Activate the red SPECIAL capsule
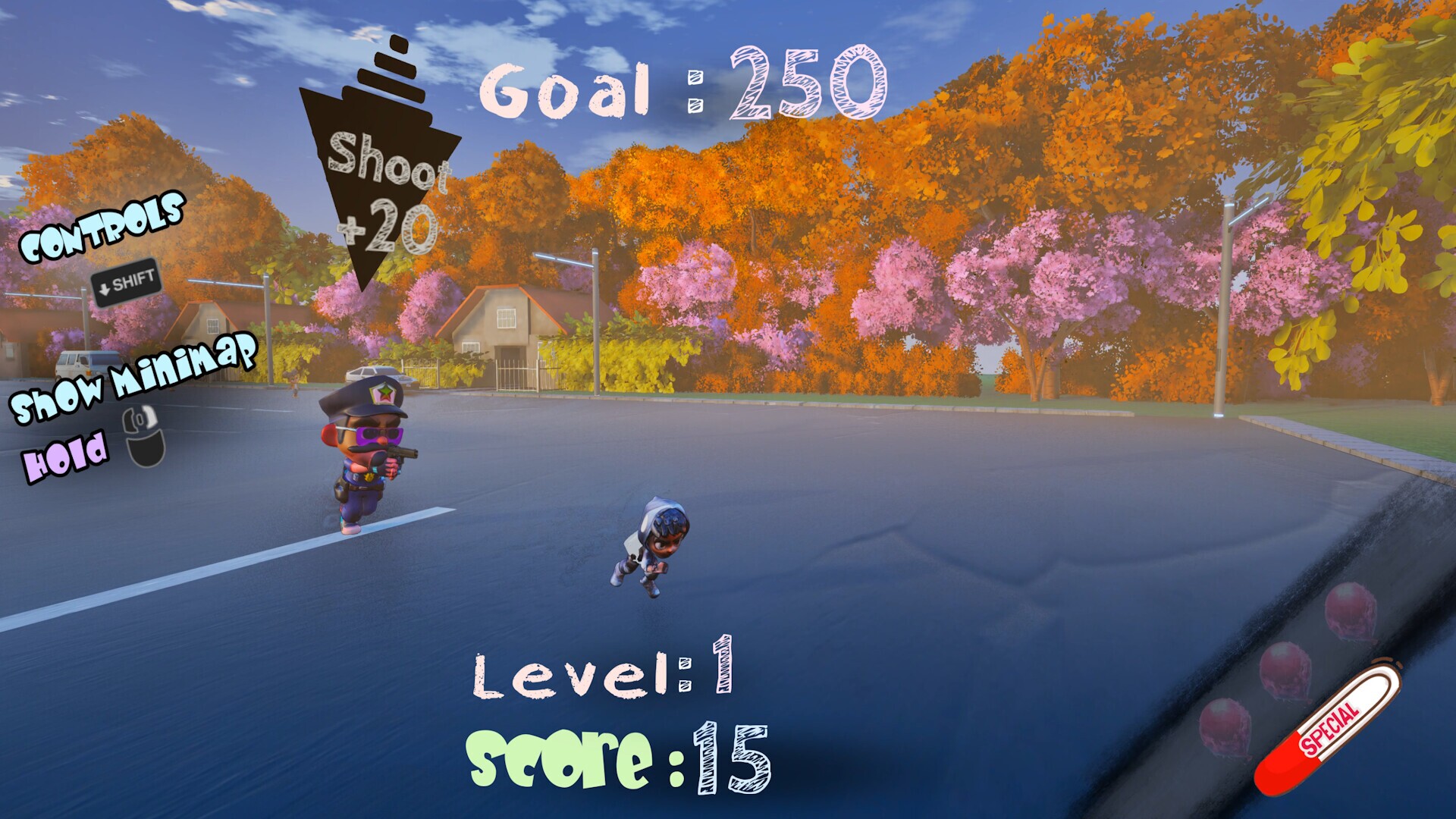1456x819 pixels. pos(1327,729)
